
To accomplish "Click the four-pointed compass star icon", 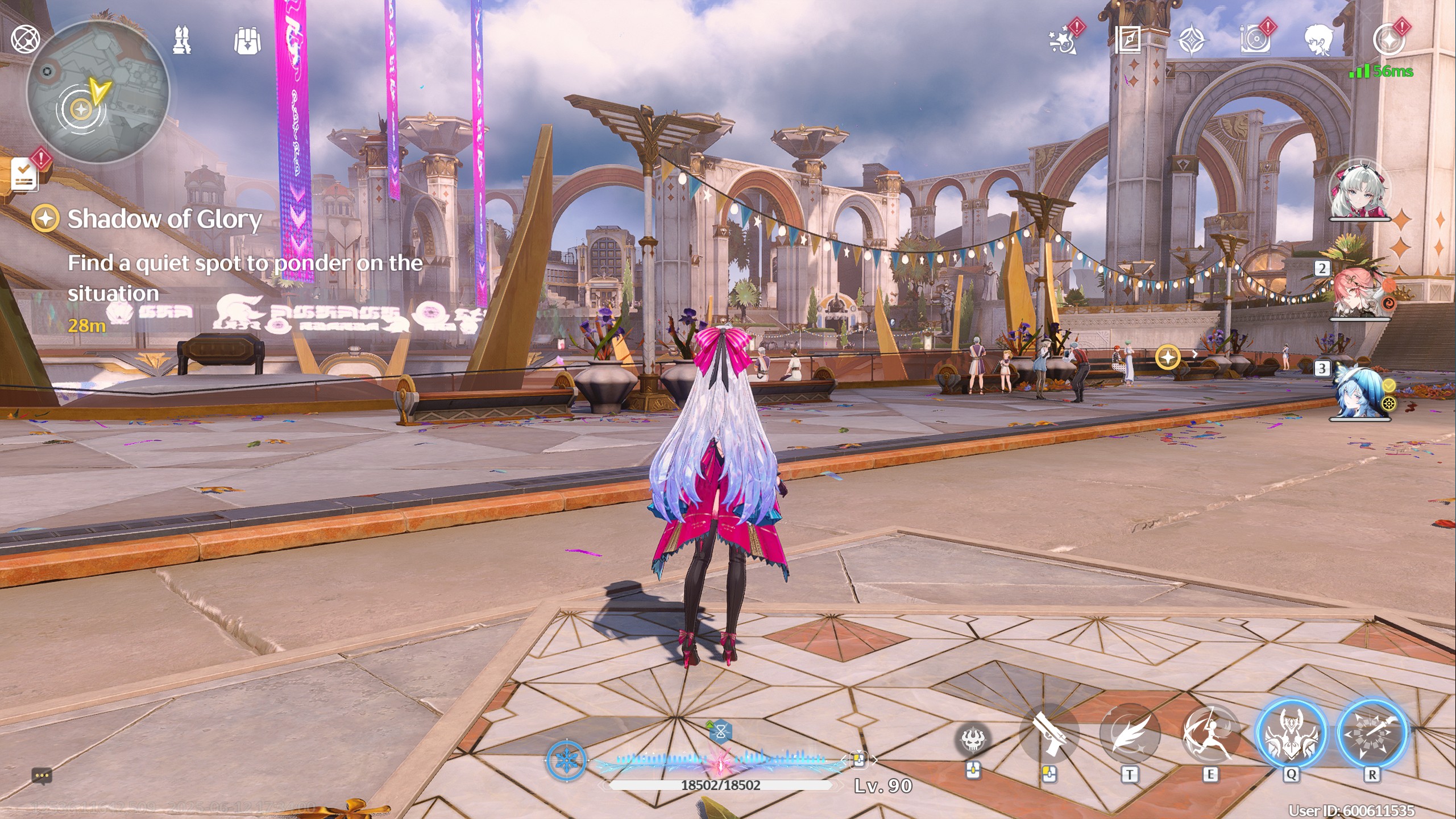I will 1191,41.
